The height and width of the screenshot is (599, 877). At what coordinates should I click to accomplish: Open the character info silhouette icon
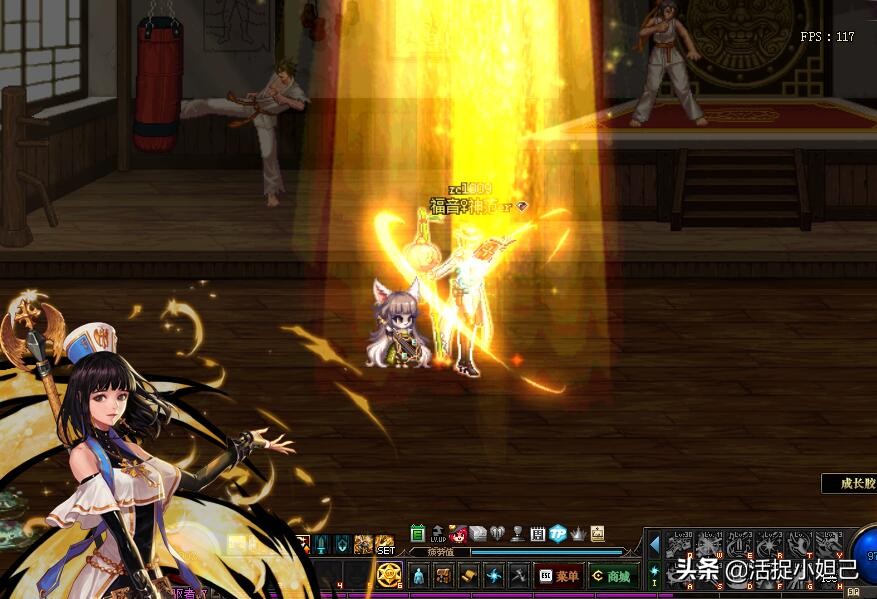(x=418, y=576)
